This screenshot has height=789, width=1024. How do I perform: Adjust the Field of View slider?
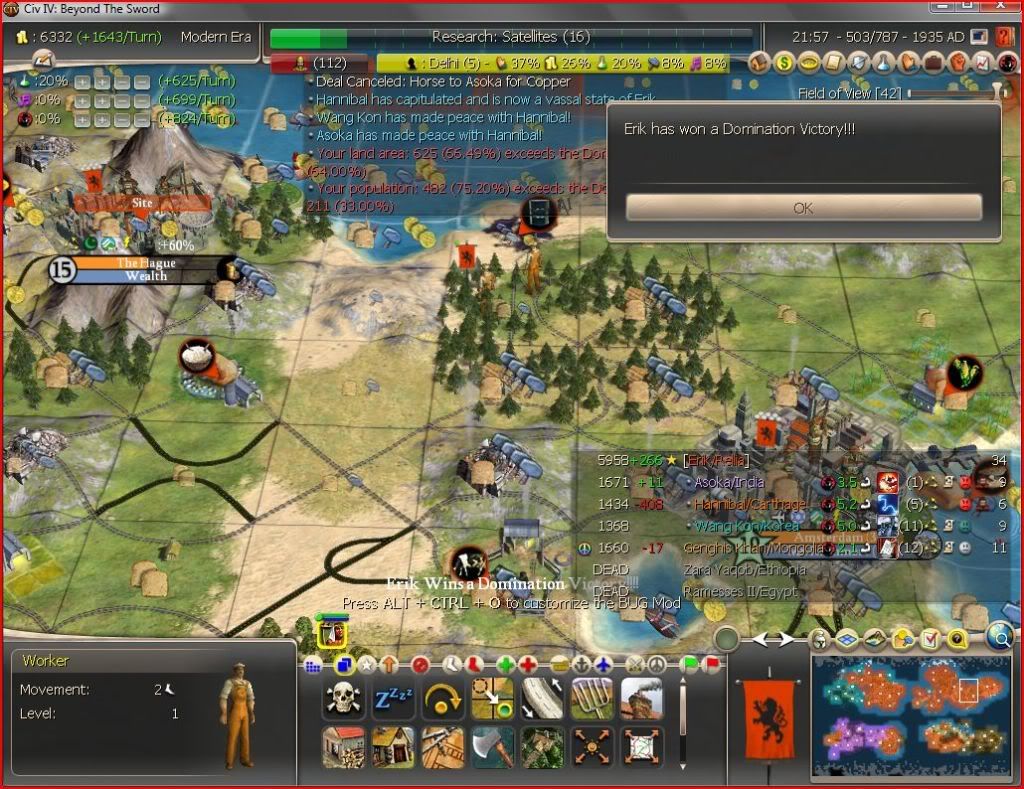(996, 92)
